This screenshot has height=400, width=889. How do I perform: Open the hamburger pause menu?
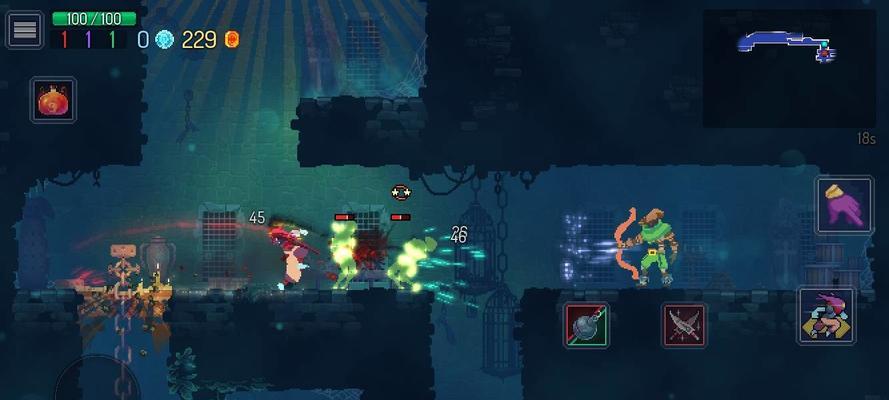tap(24, 30)
